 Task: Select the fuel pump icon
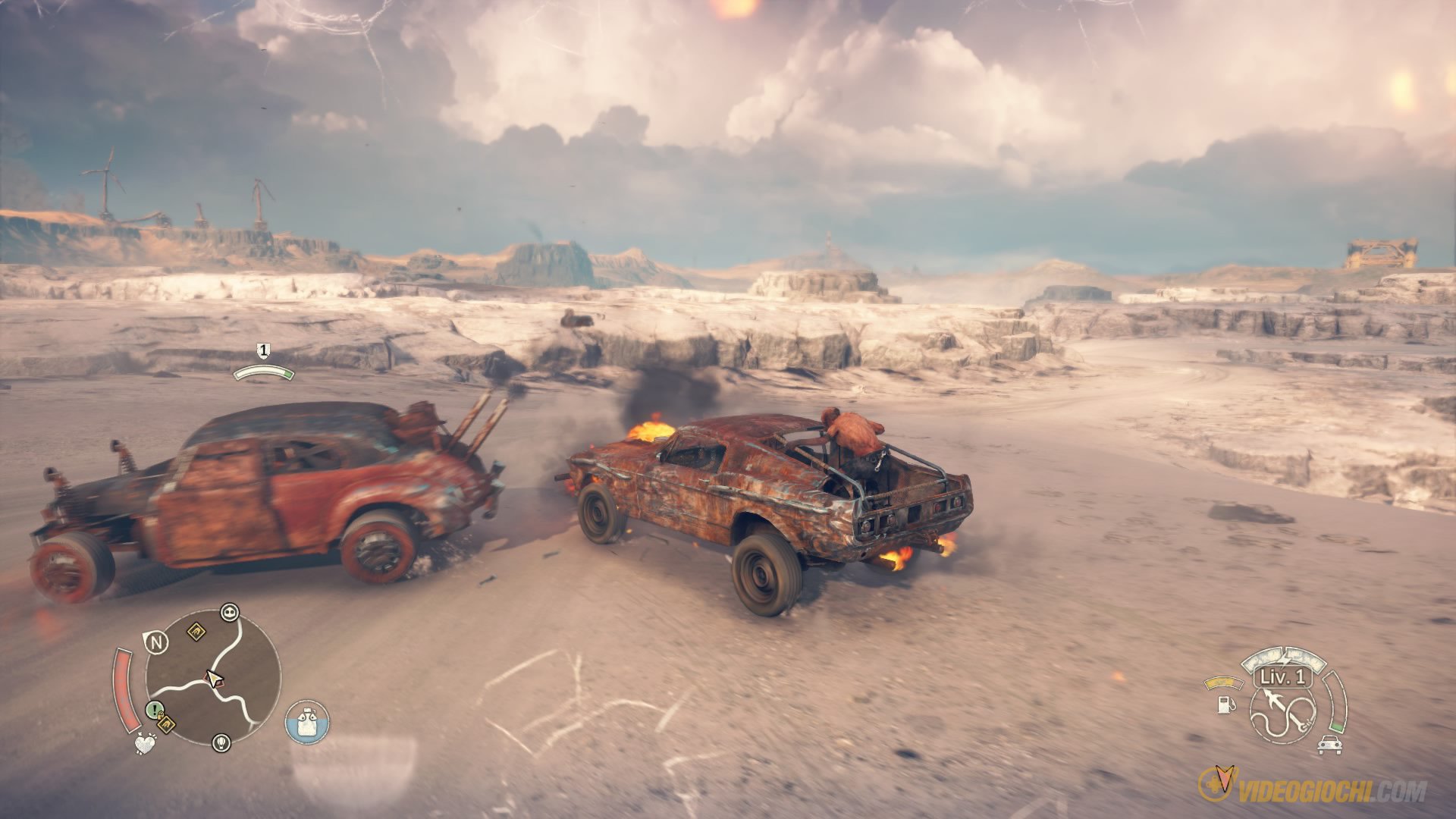[1225, 704]
